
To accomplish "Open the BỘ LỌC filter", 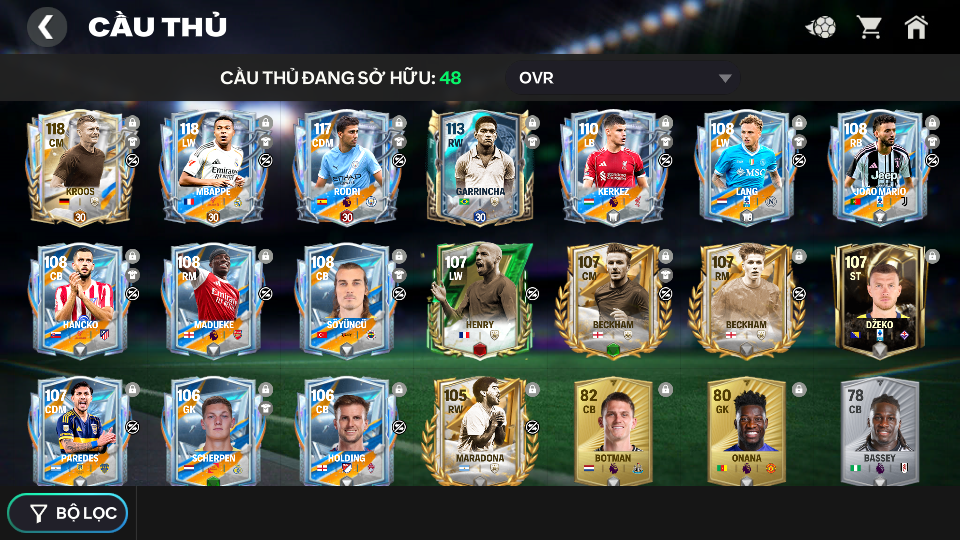I will coord(68,513).
